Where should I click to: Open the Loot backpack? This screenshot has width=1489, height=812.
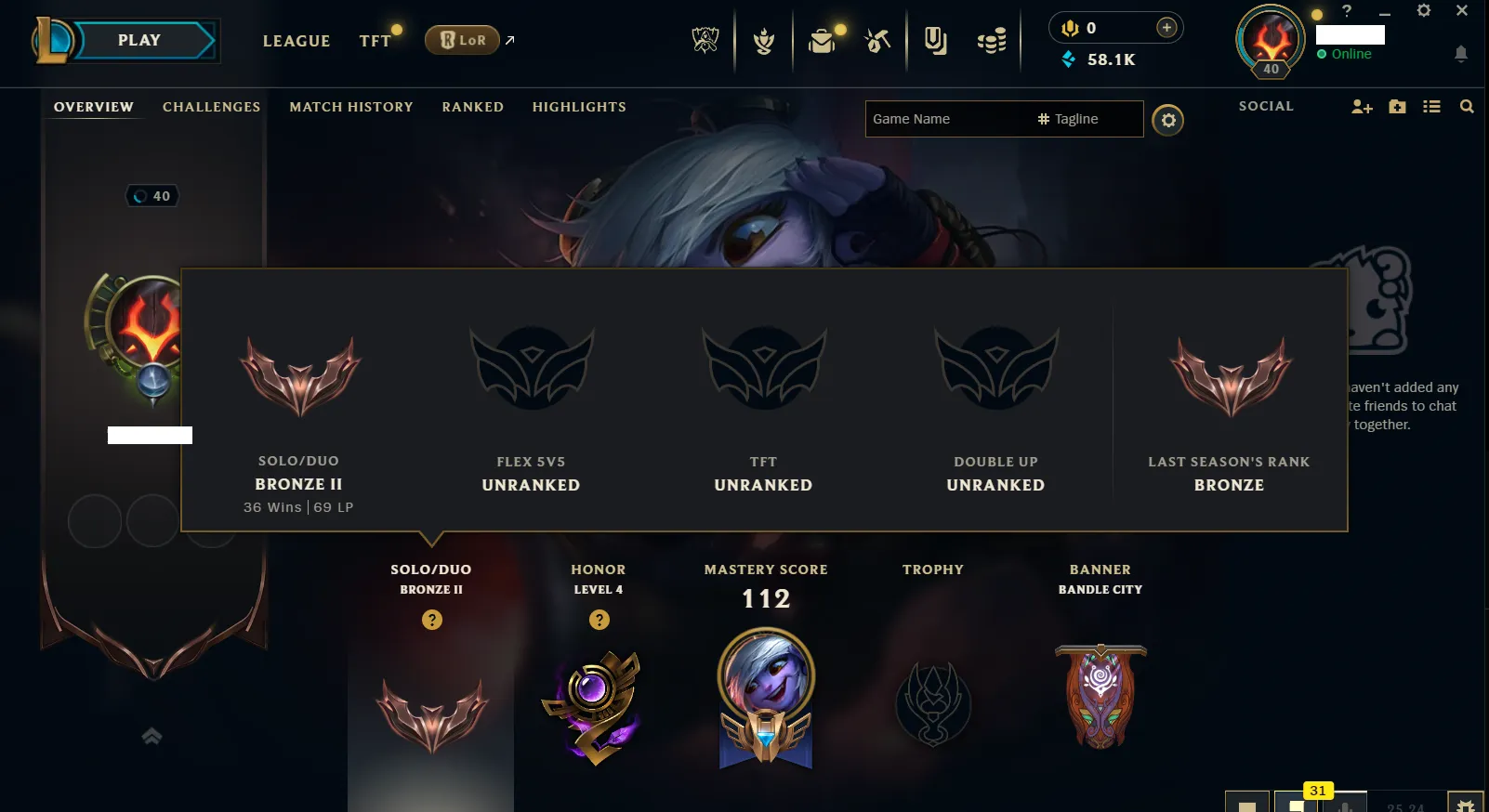822,40
